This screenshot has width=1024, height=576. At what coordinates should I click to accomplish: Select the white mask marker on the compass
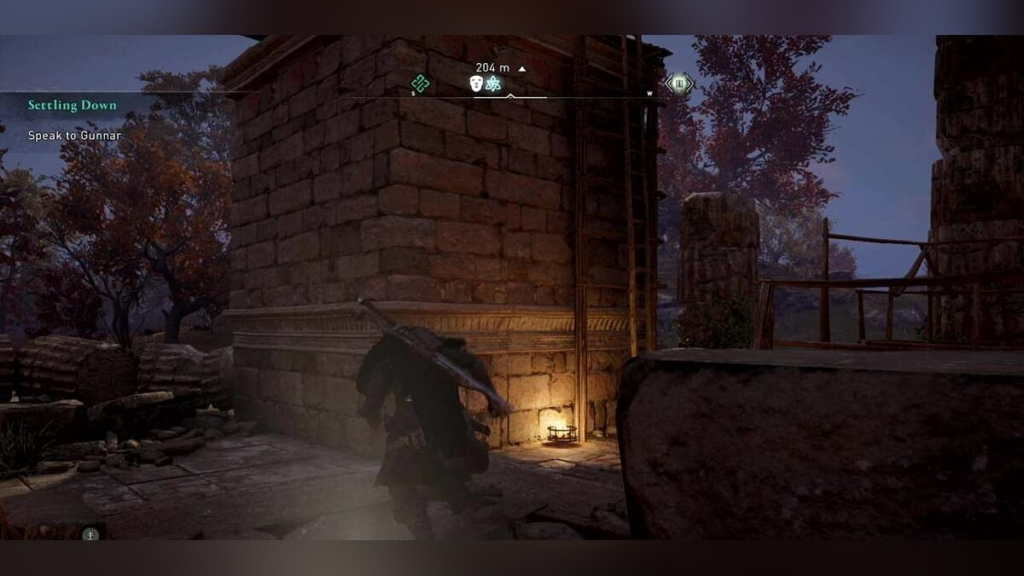(477, 84)
